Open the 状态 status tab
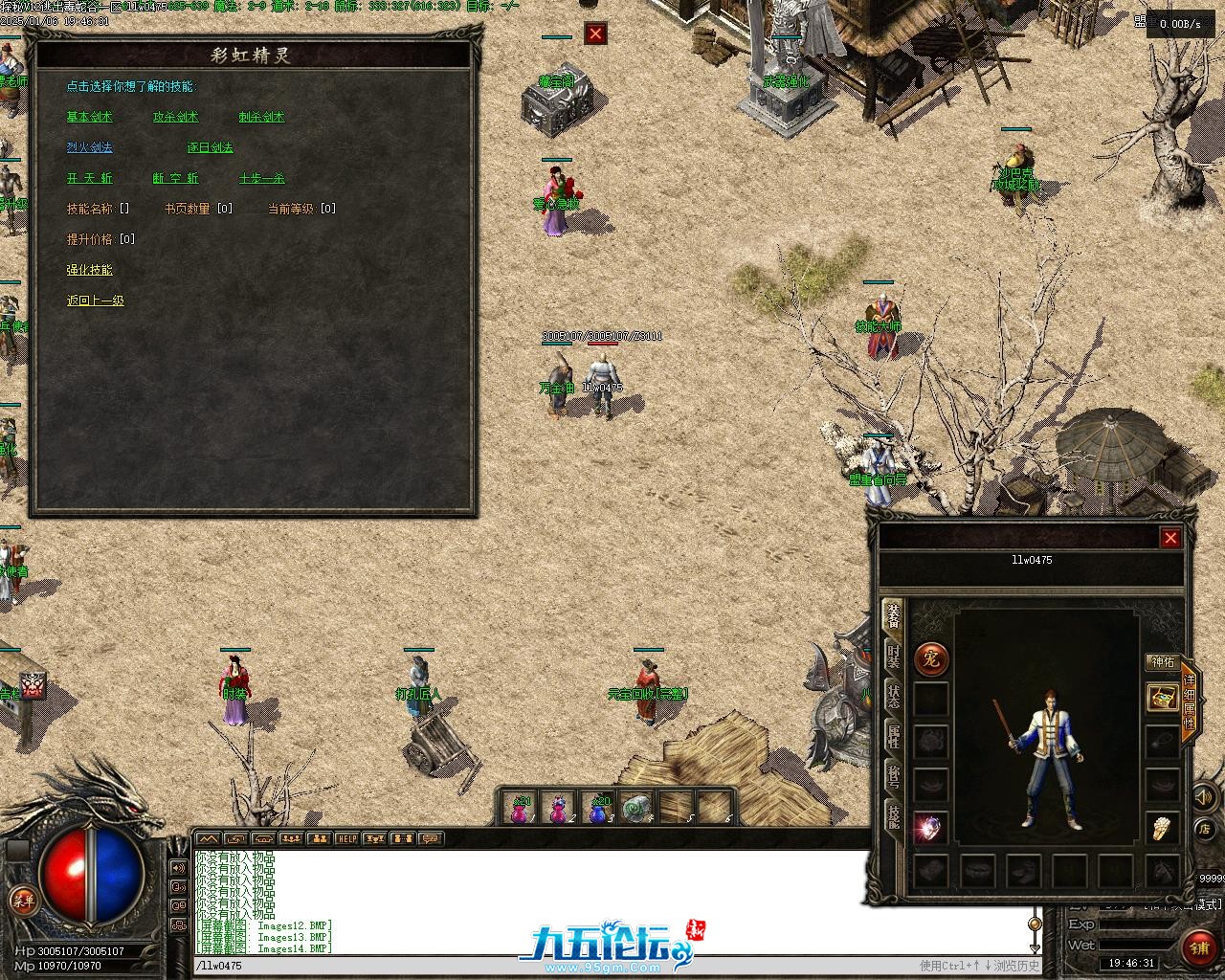 point(893,696)
